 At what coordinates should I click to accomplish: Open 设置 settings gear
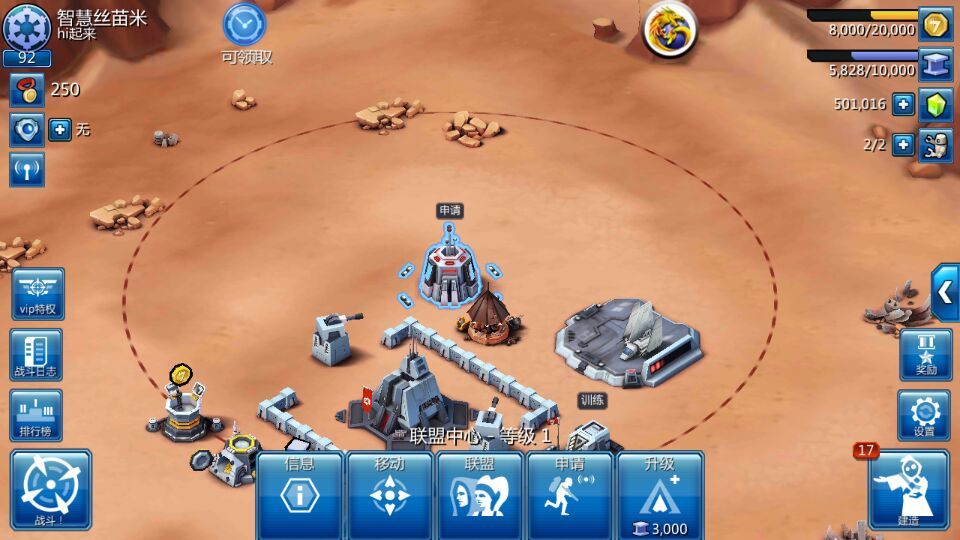point(924,415)
